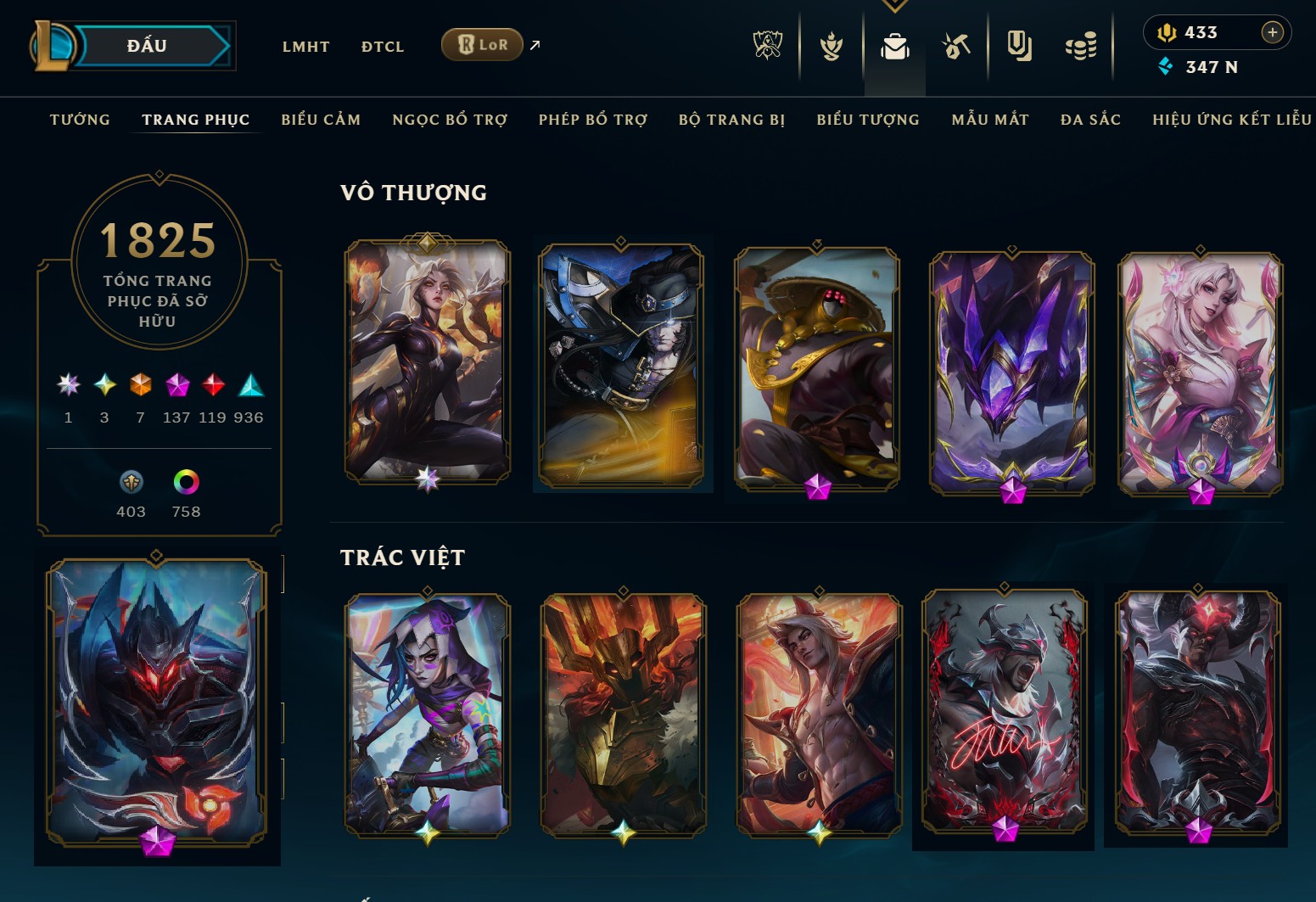The image size is (1316, 902).
Task: Switch to the ĐTCL section
Action: pyautogui.click(x=383, y=47)
